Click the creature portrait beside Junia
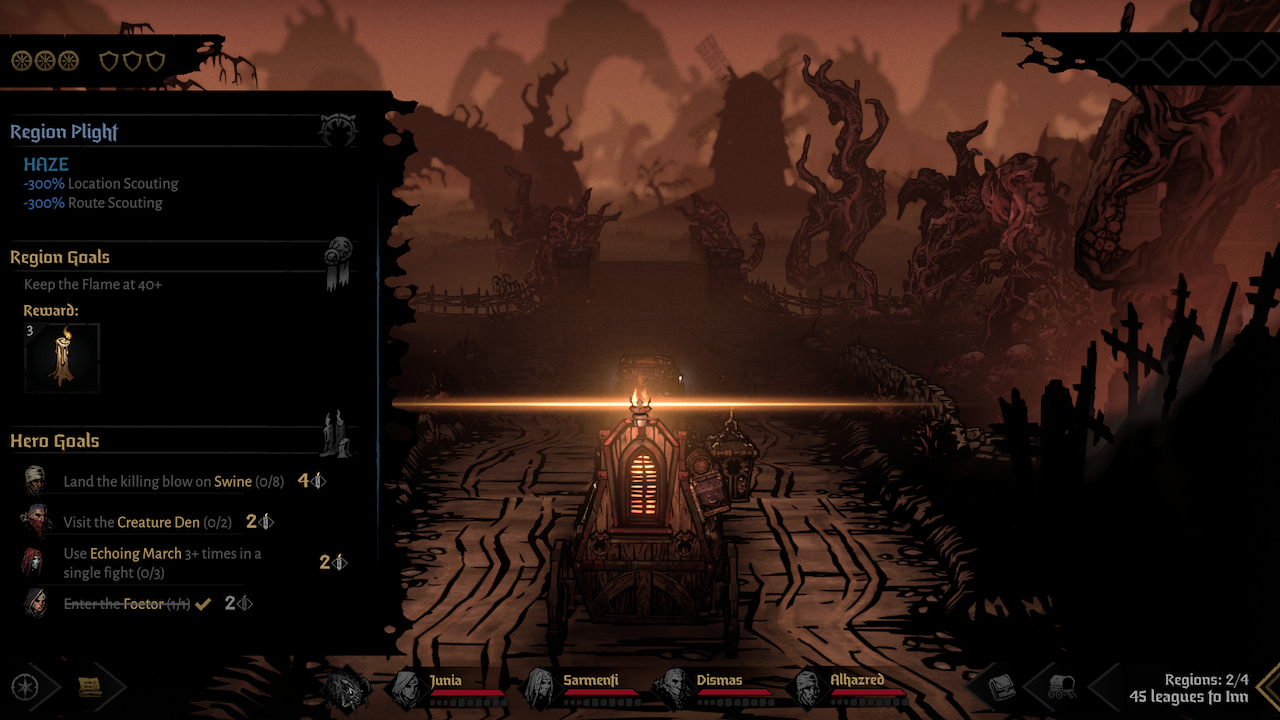 (x=347, y=688)
